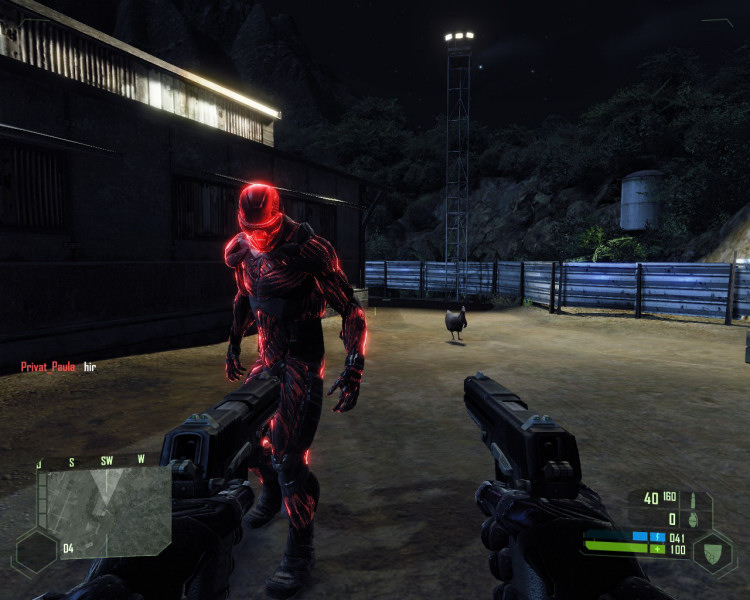
Task: Click the armor shield suit mode icon
Action: tap(714, 551)
